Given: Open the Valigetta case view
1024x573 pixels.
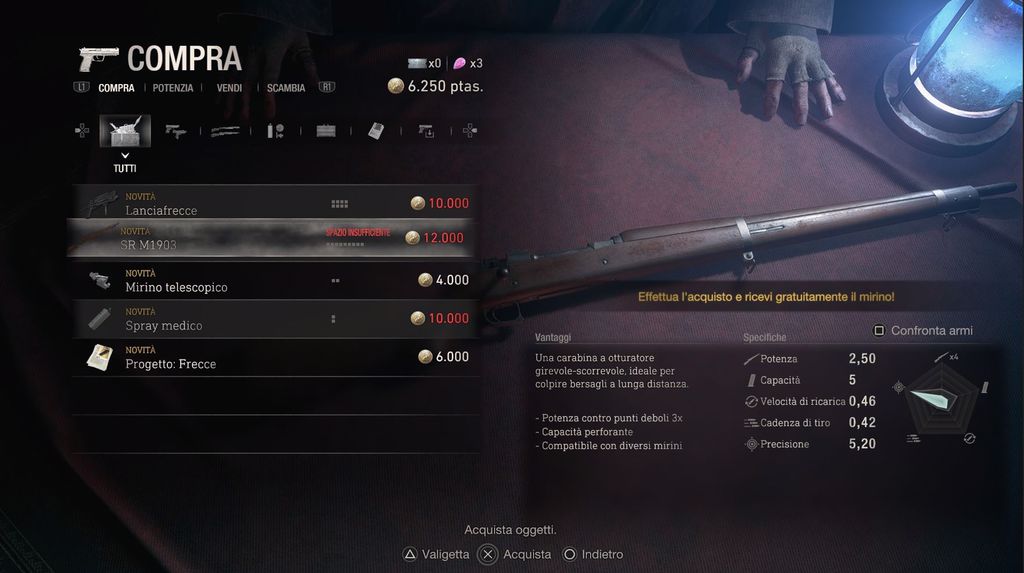Looking at the screenshot, I should click(x=435, y=554).
